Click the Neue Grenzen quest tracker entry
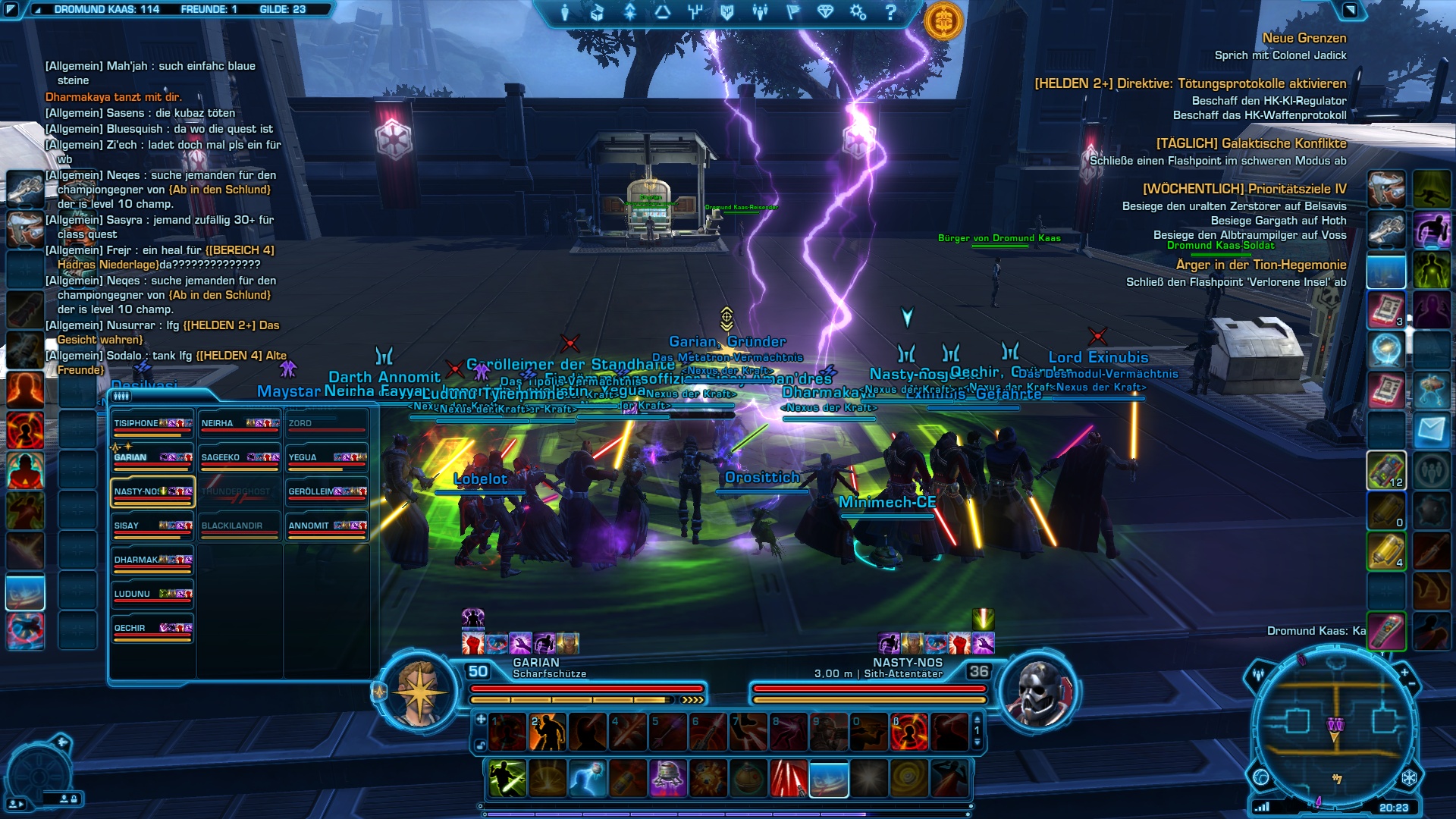 pos(1304,39)
